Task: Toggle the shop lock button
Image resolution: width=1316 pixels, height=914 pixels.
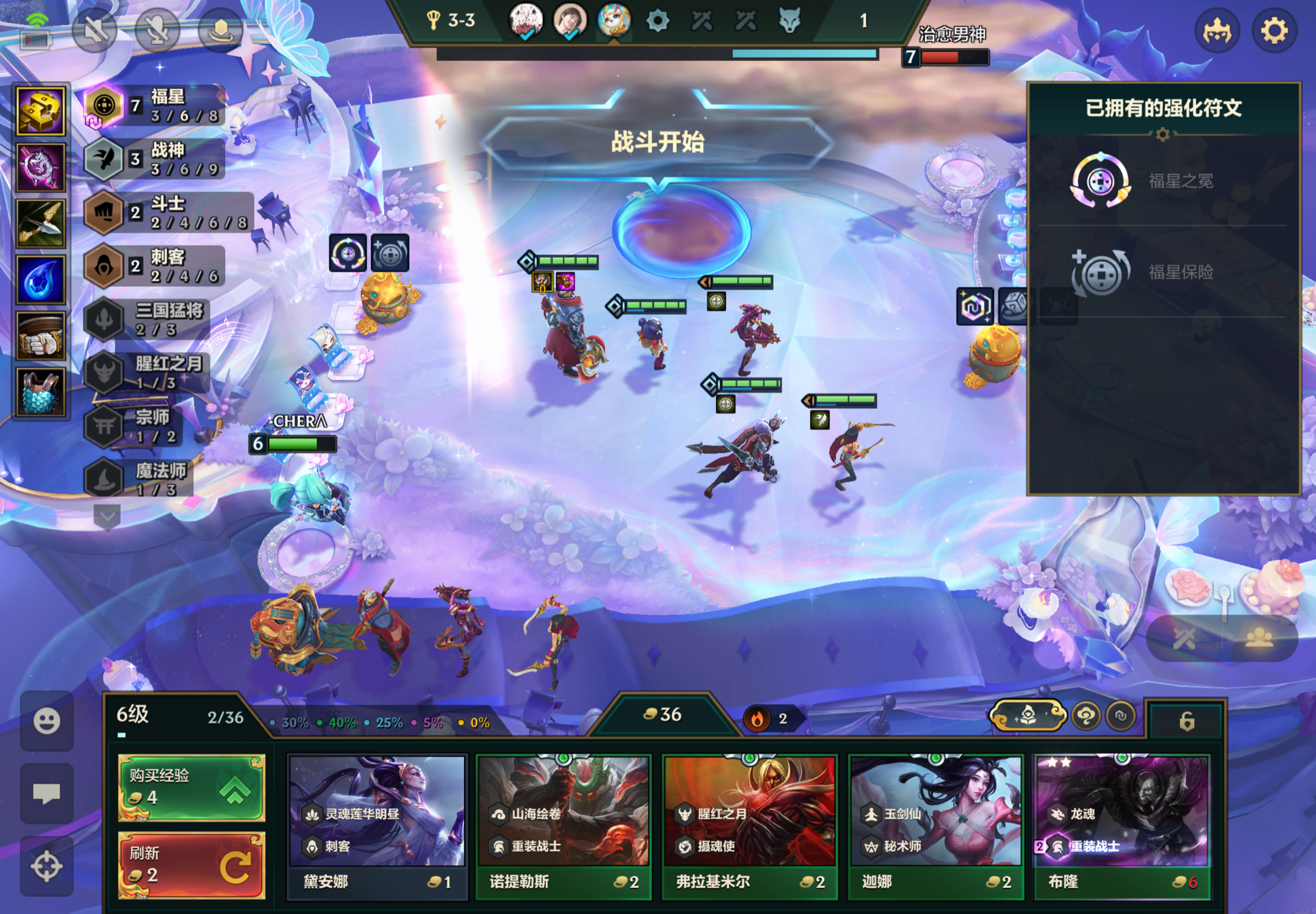Action: point(1186,721)
